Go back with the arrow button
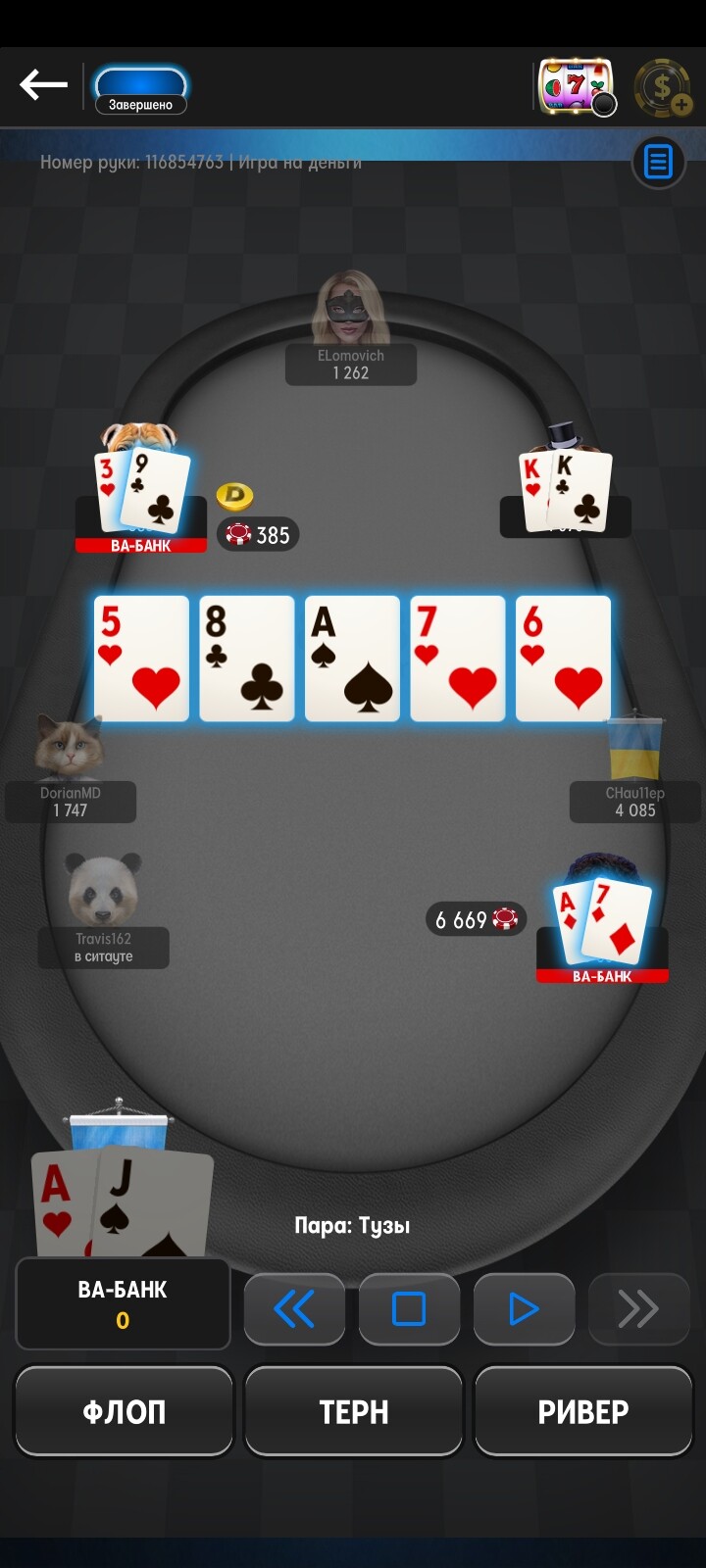The image size is (706, 1568). [x=43, y=85]
